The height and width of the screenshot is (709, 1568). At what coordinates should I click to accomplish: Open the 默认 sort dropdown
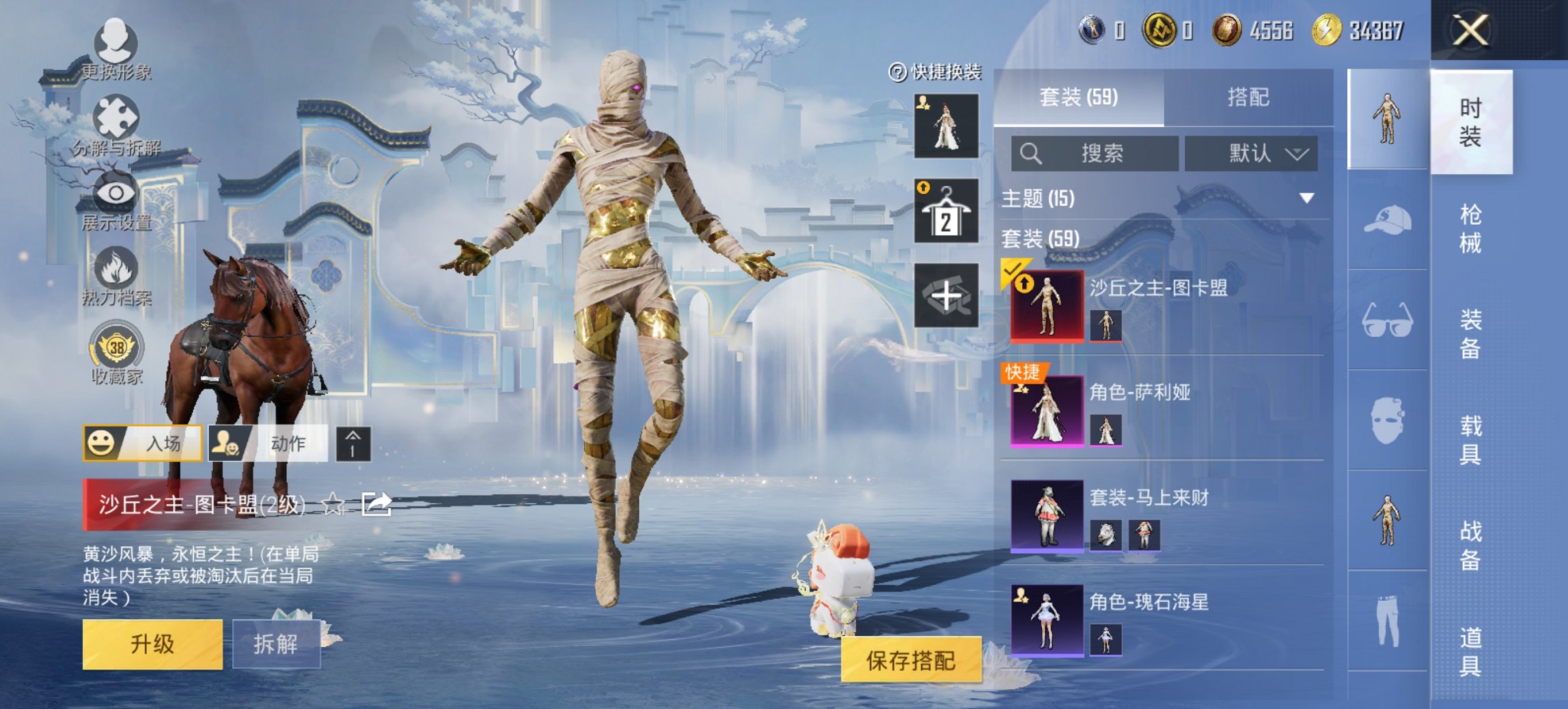pyautogui.click(x=1251, y=154)
